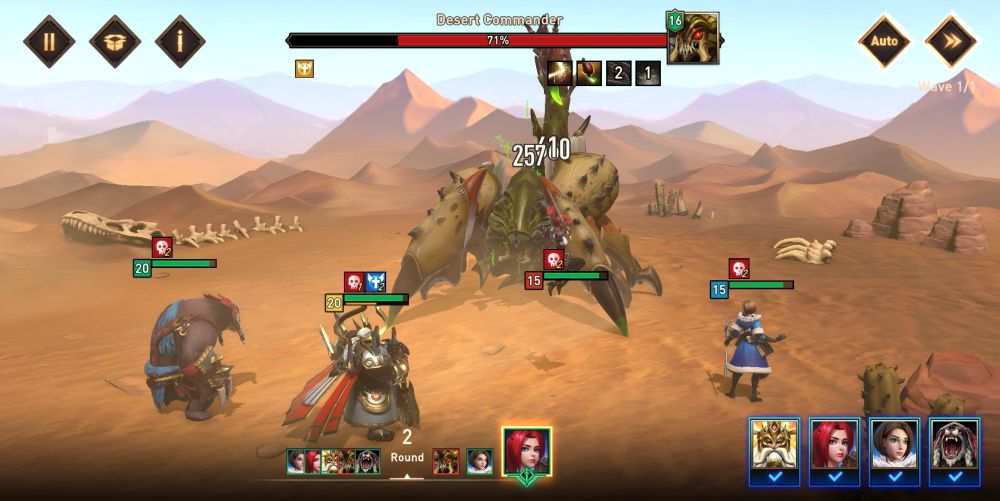Inspect the boss's slash skill icon
The image size is (1000, 501).
pyautogui.click(x=560, y=73)
